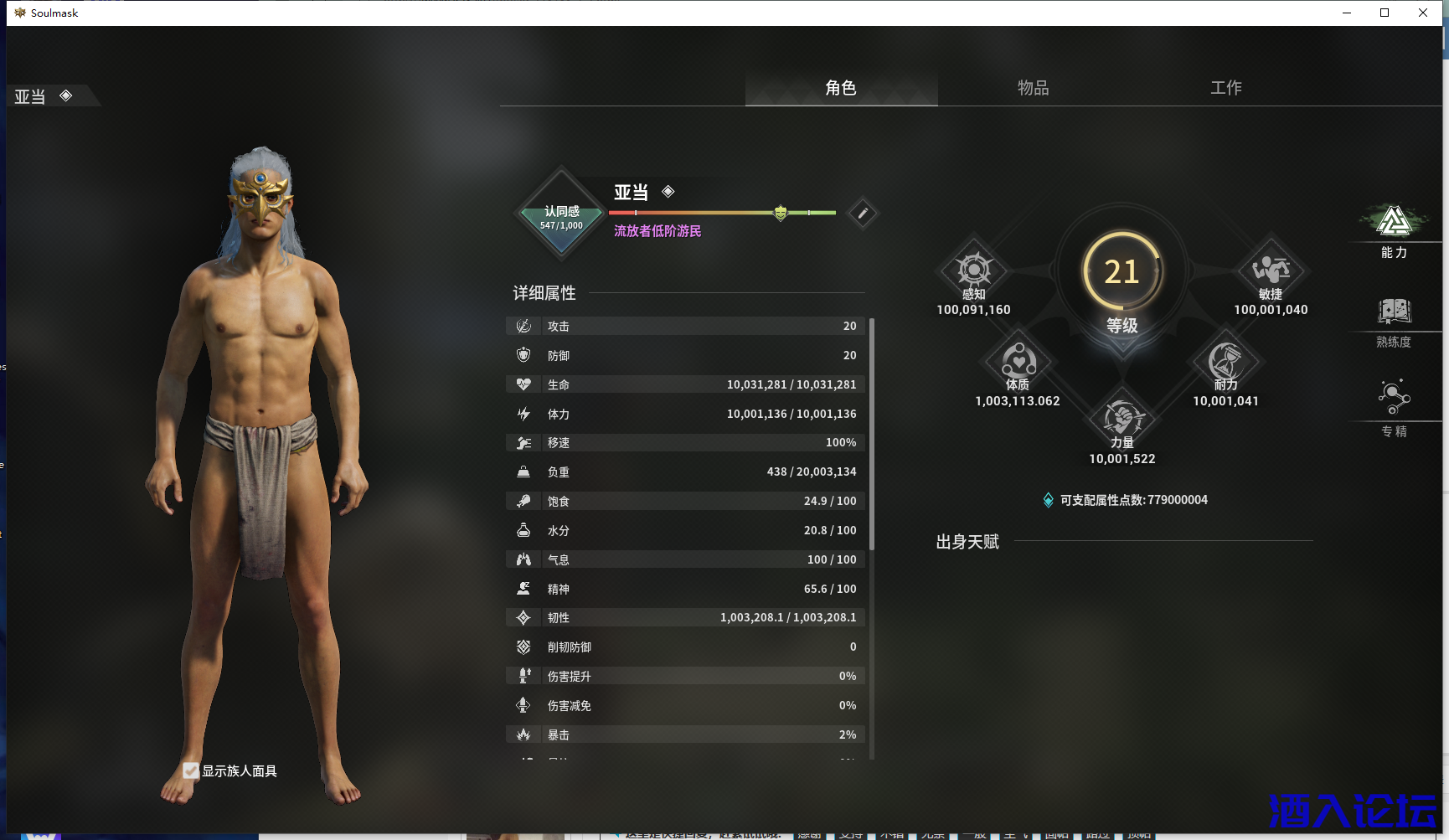Click the 水分 hydration stat icon
The image size is (1449, 840).
point(523,530)
